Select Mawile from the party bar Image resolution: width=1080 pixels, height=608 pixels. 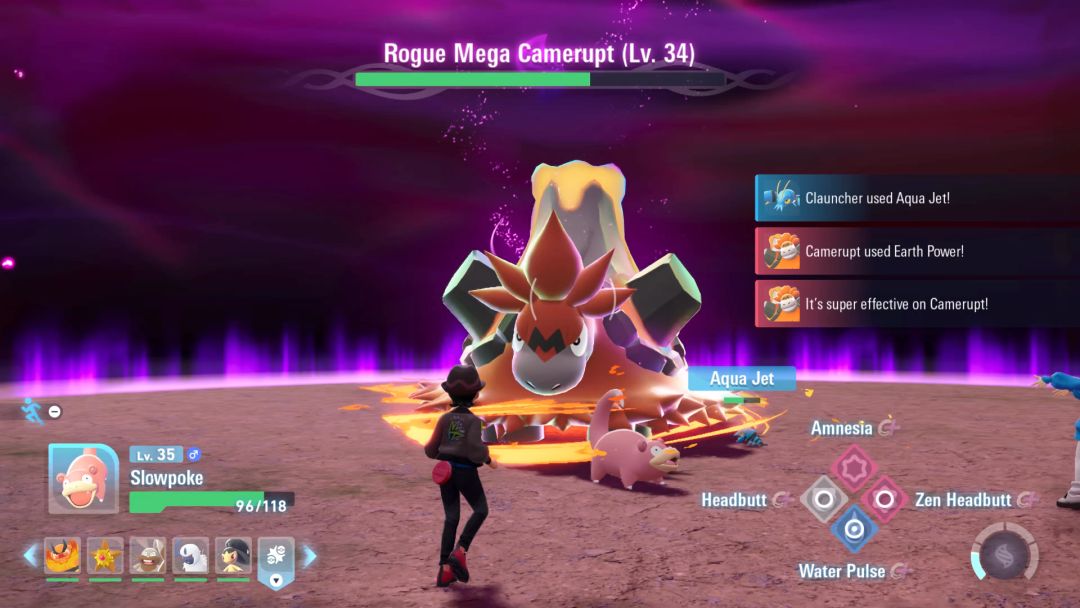tap(234, 555)
